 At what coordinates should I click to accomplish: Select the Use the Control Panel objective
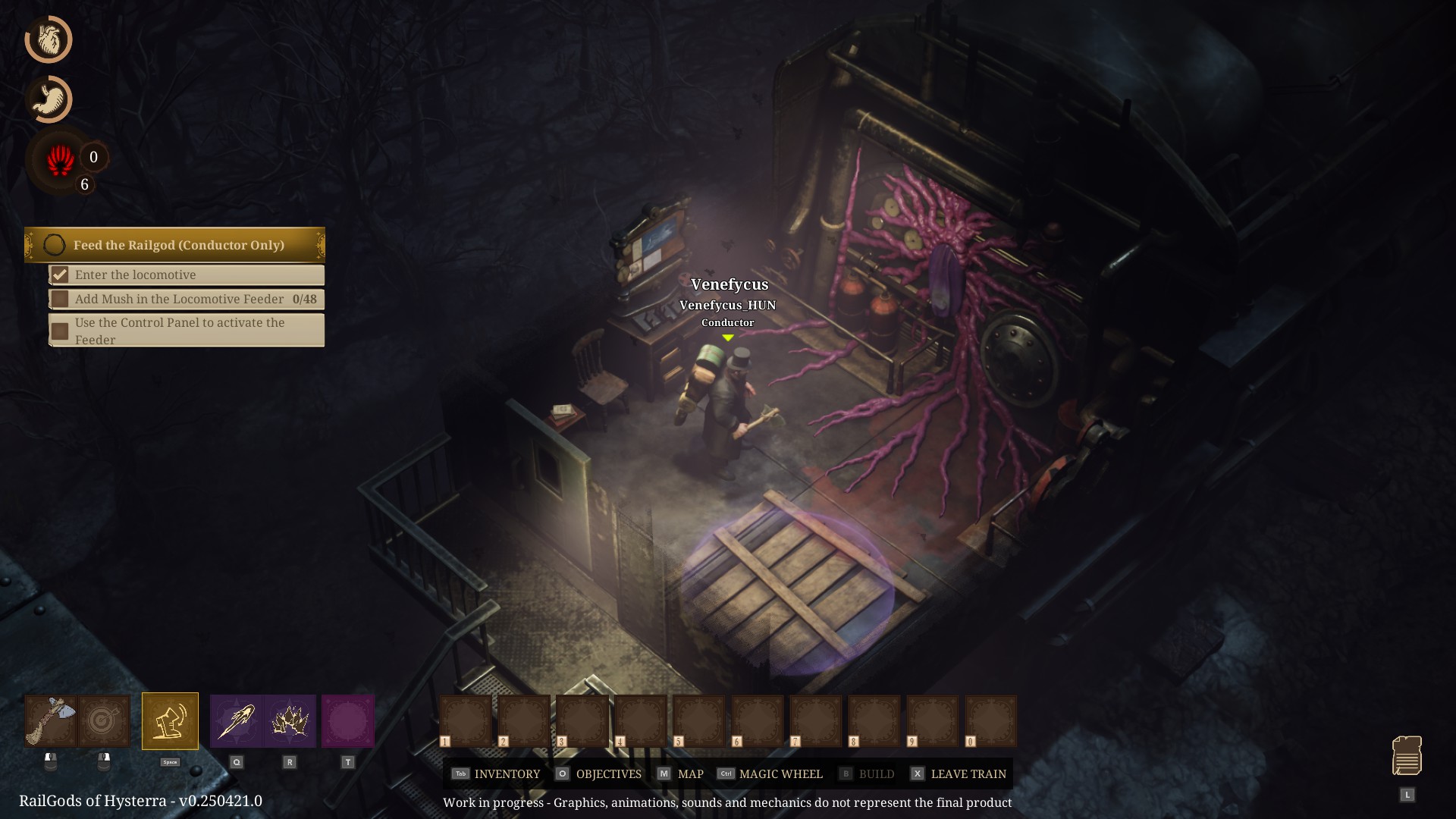187,331
